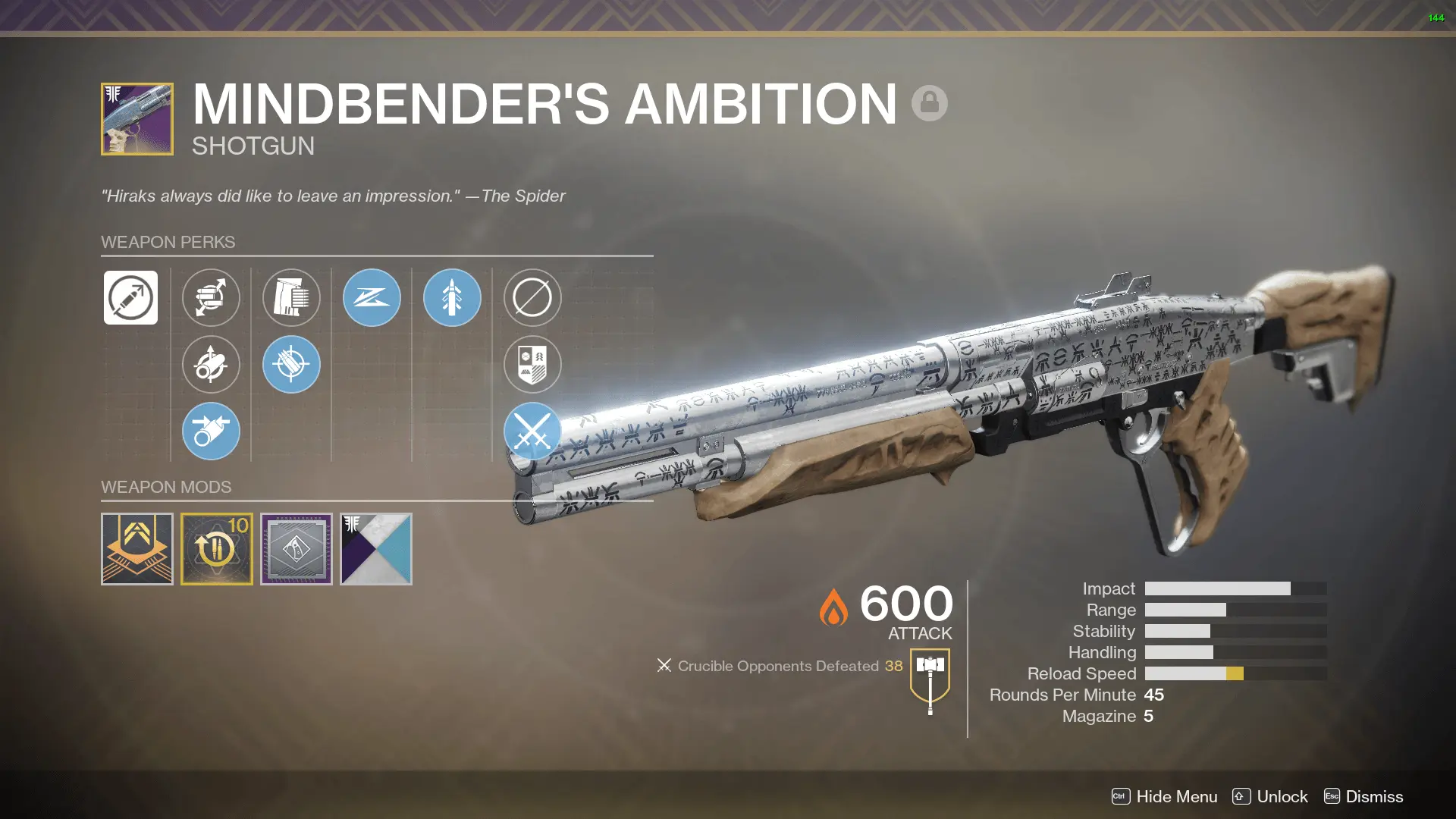Select the intrinsic frame perk icon
Image resolution: width=1456 pixels, height=819 pixels.
(130, 298)
